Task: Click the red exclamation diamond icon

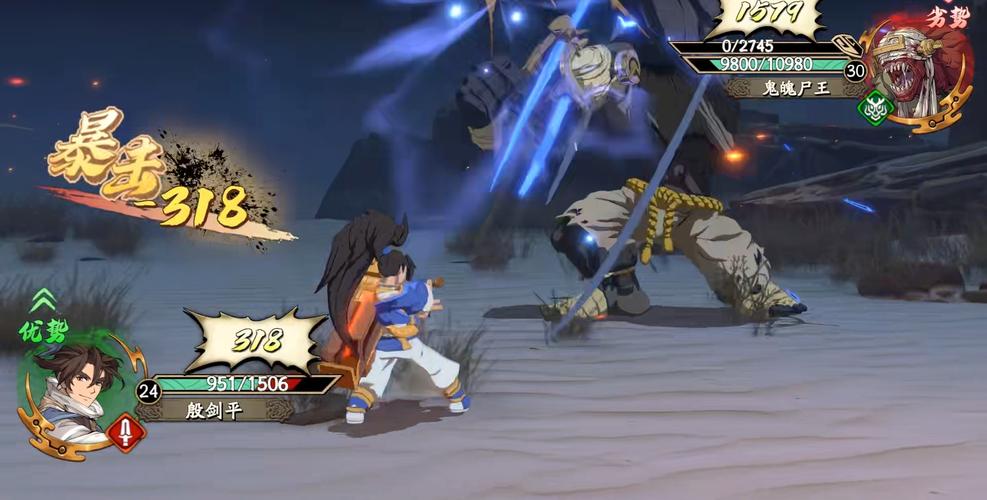Action: [127, 432]
